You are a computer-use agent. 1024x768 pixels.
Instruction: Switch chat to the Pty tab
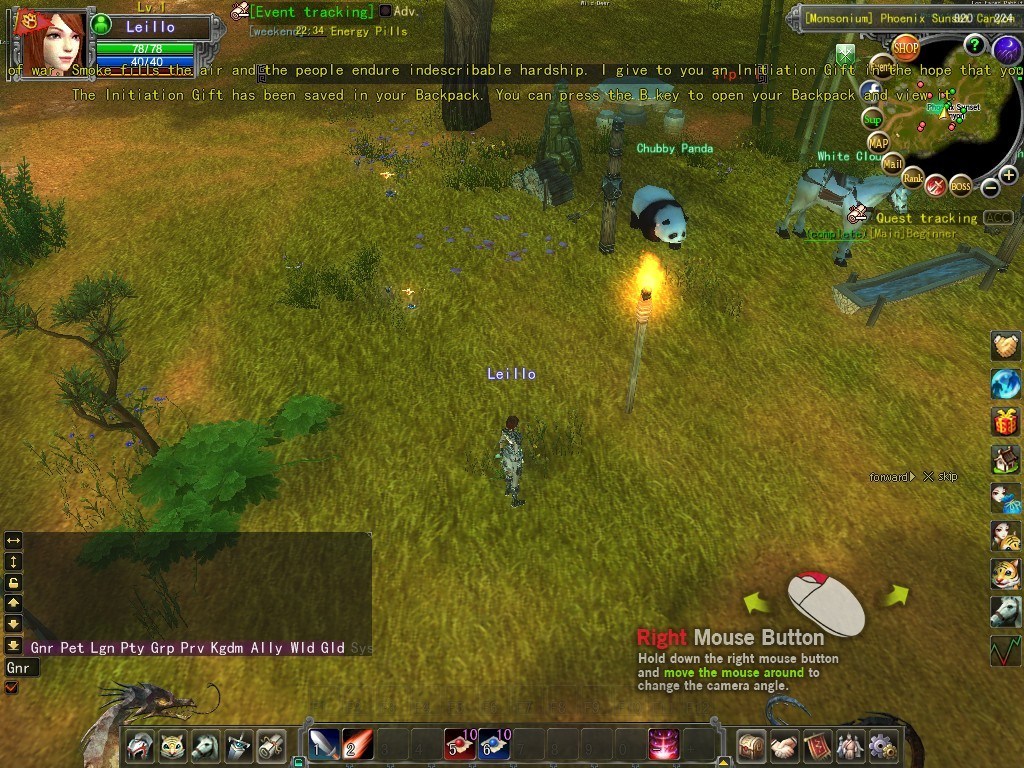point(133,648)
